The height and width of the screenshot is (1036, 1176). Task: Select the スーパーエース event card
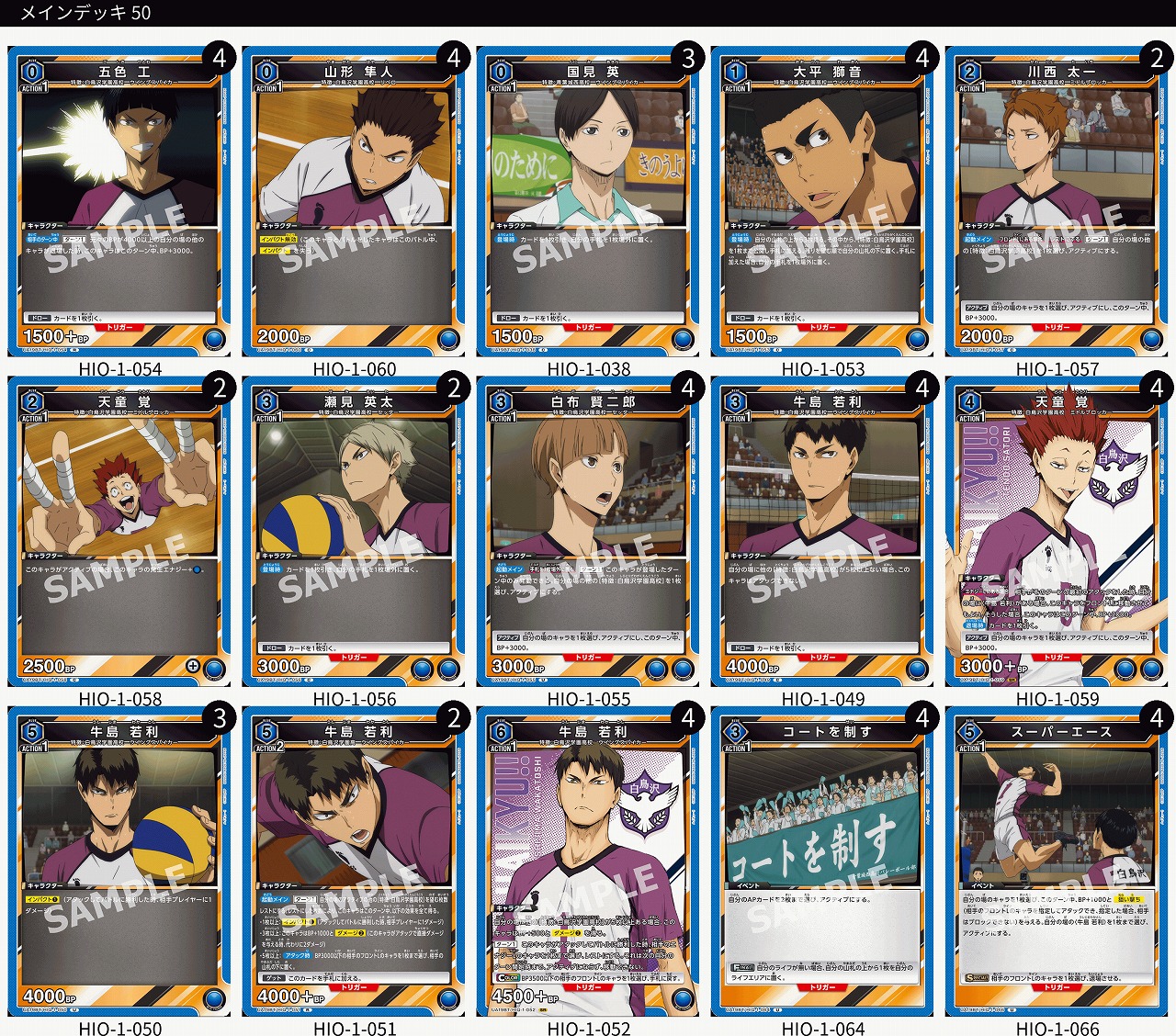[1057, 863]
